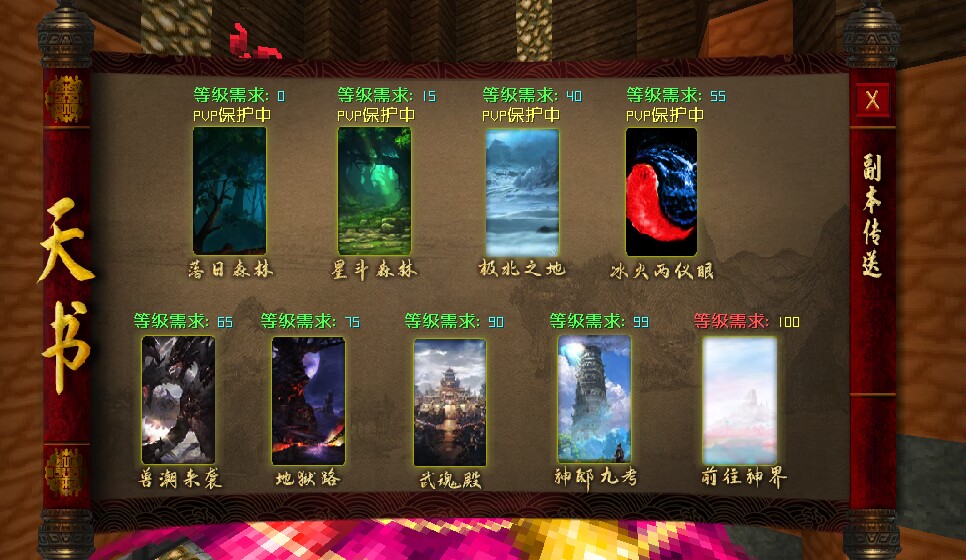The image size is (966, 560).
Task: Choose the 星斗森林 green forest card
Action: pos(374,191)
